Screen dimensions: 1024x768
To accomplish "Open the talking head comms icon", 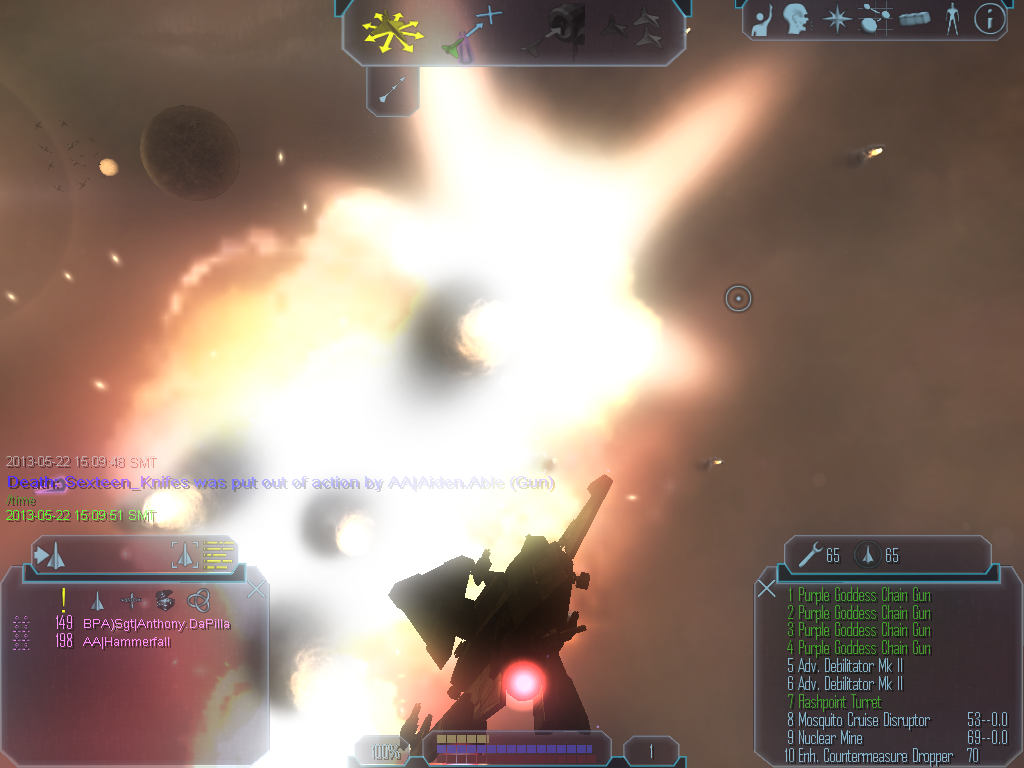I will [795, 19].
